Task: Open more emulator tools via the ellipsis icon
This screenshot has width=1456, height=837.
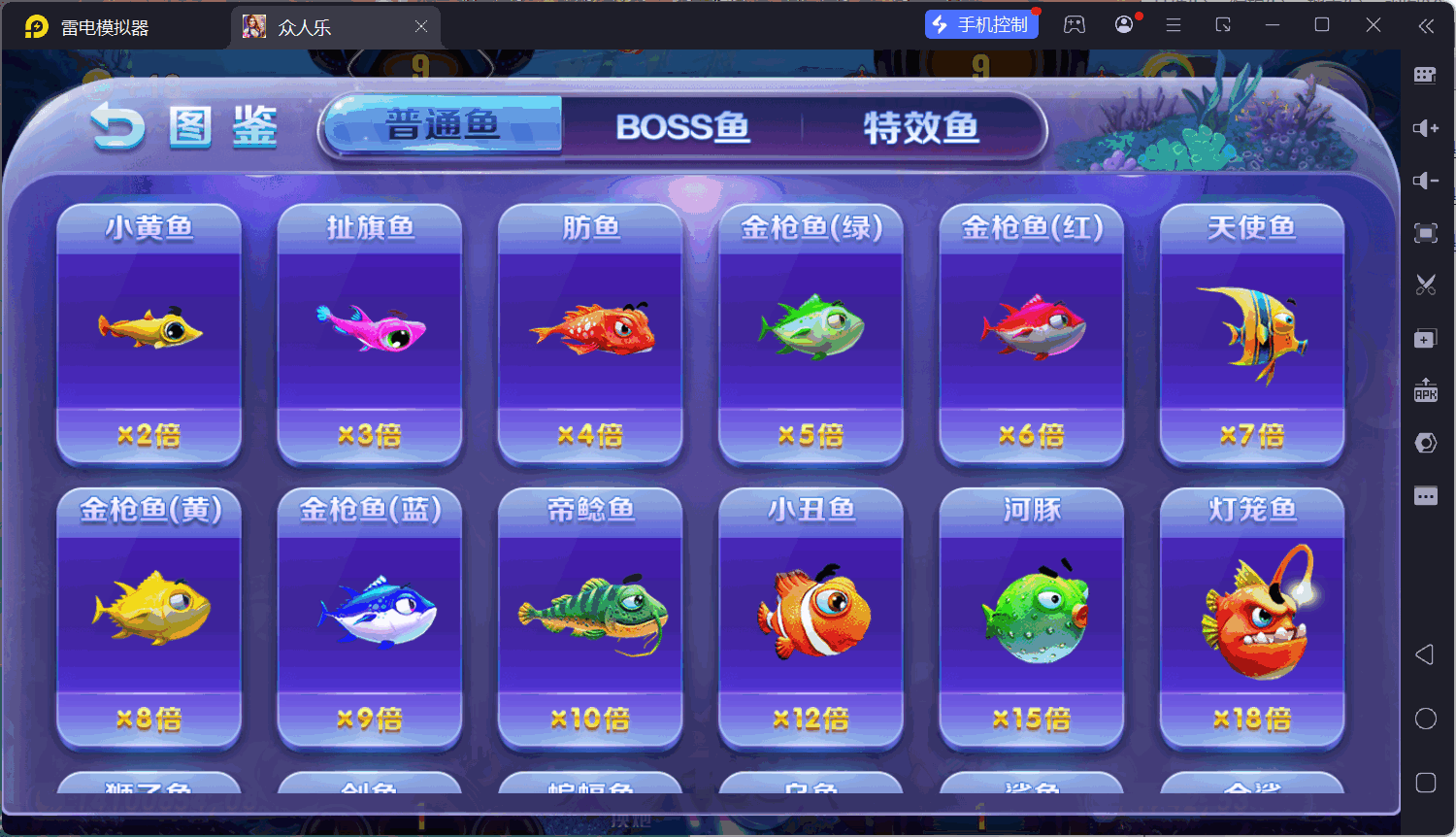Action: point(1426,495)
